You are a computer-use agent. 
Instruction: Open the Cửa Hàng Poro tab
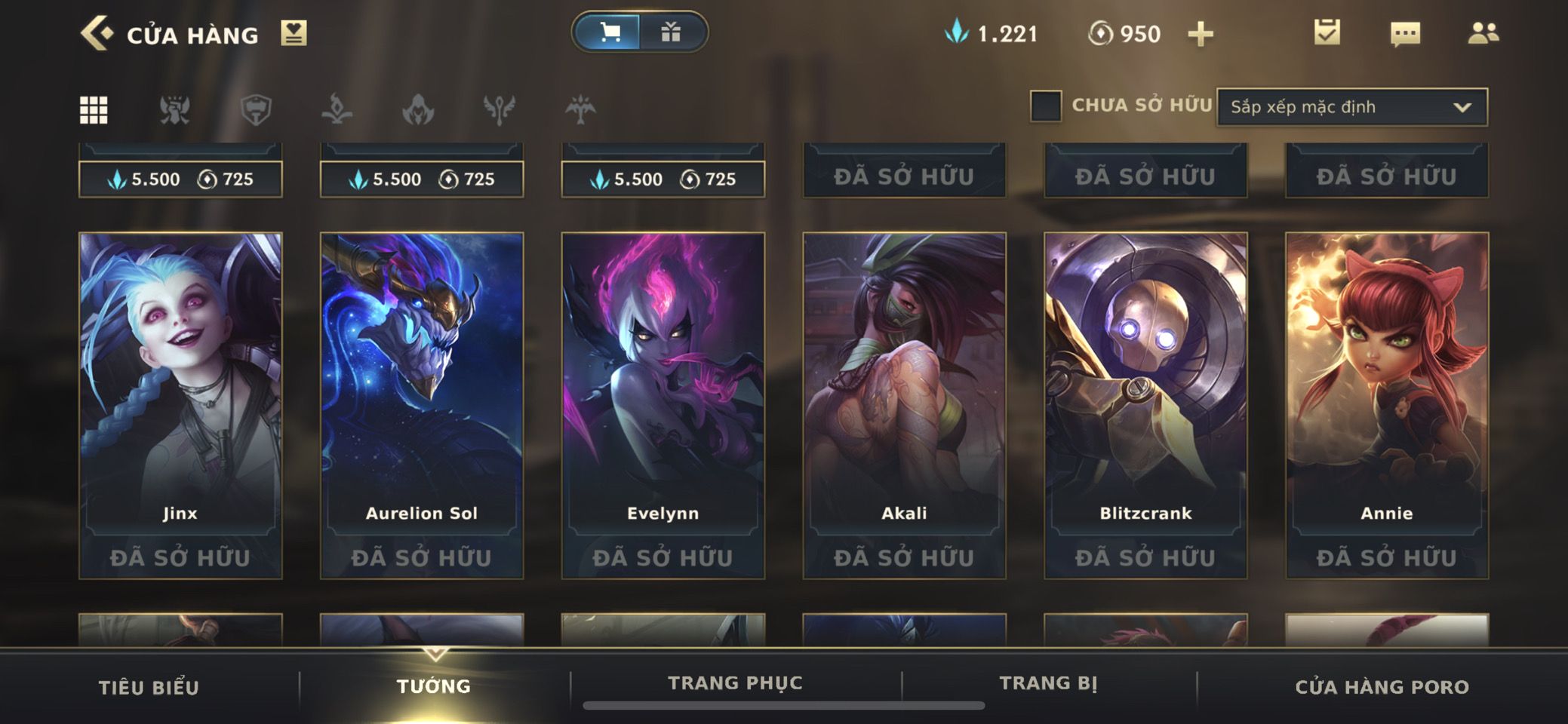1382,687
